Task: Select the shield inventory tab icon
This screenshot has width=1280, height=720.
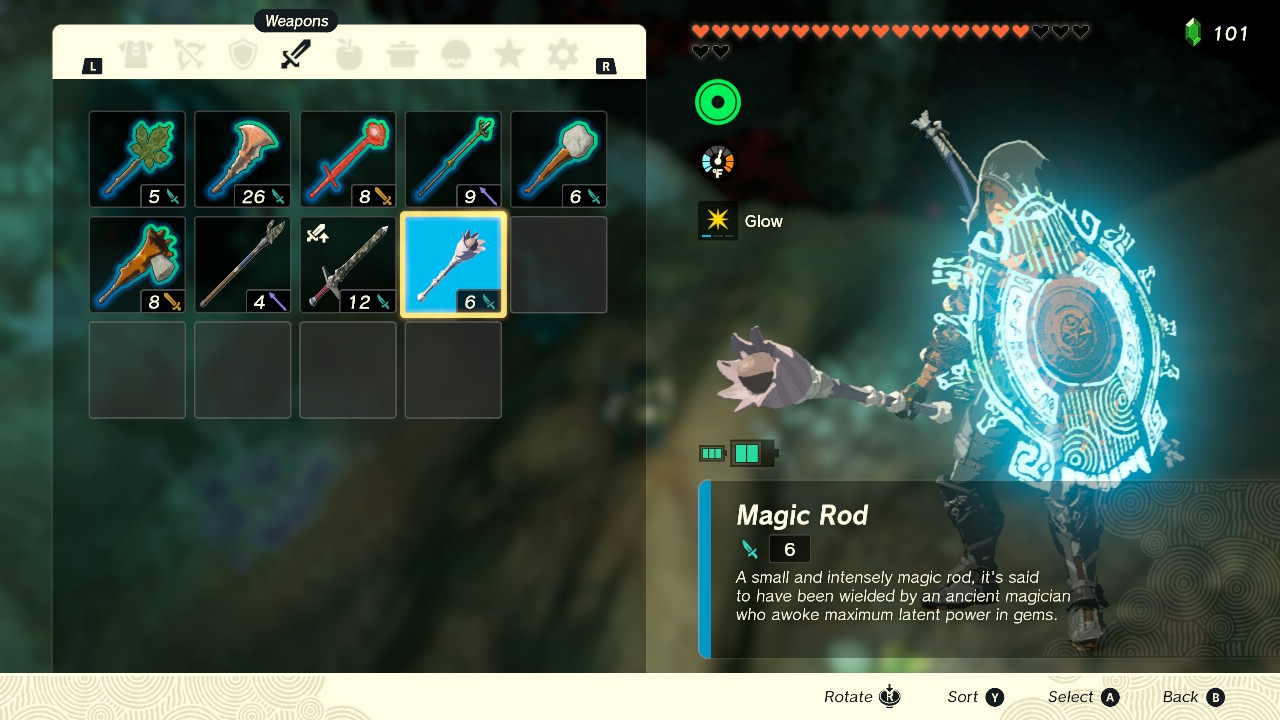Action: click(242, 54)
